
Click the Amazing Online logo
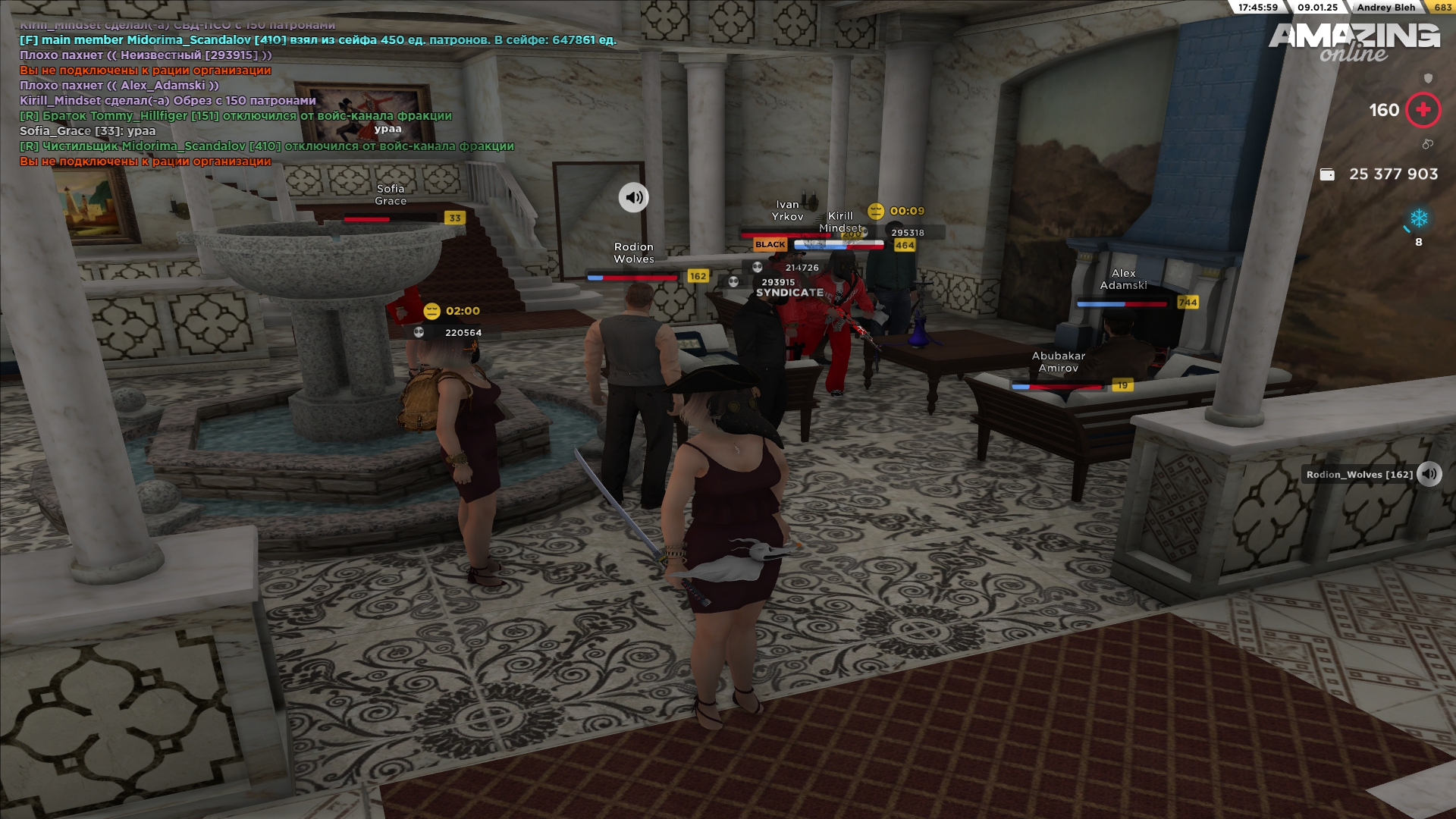(1354, 42)
